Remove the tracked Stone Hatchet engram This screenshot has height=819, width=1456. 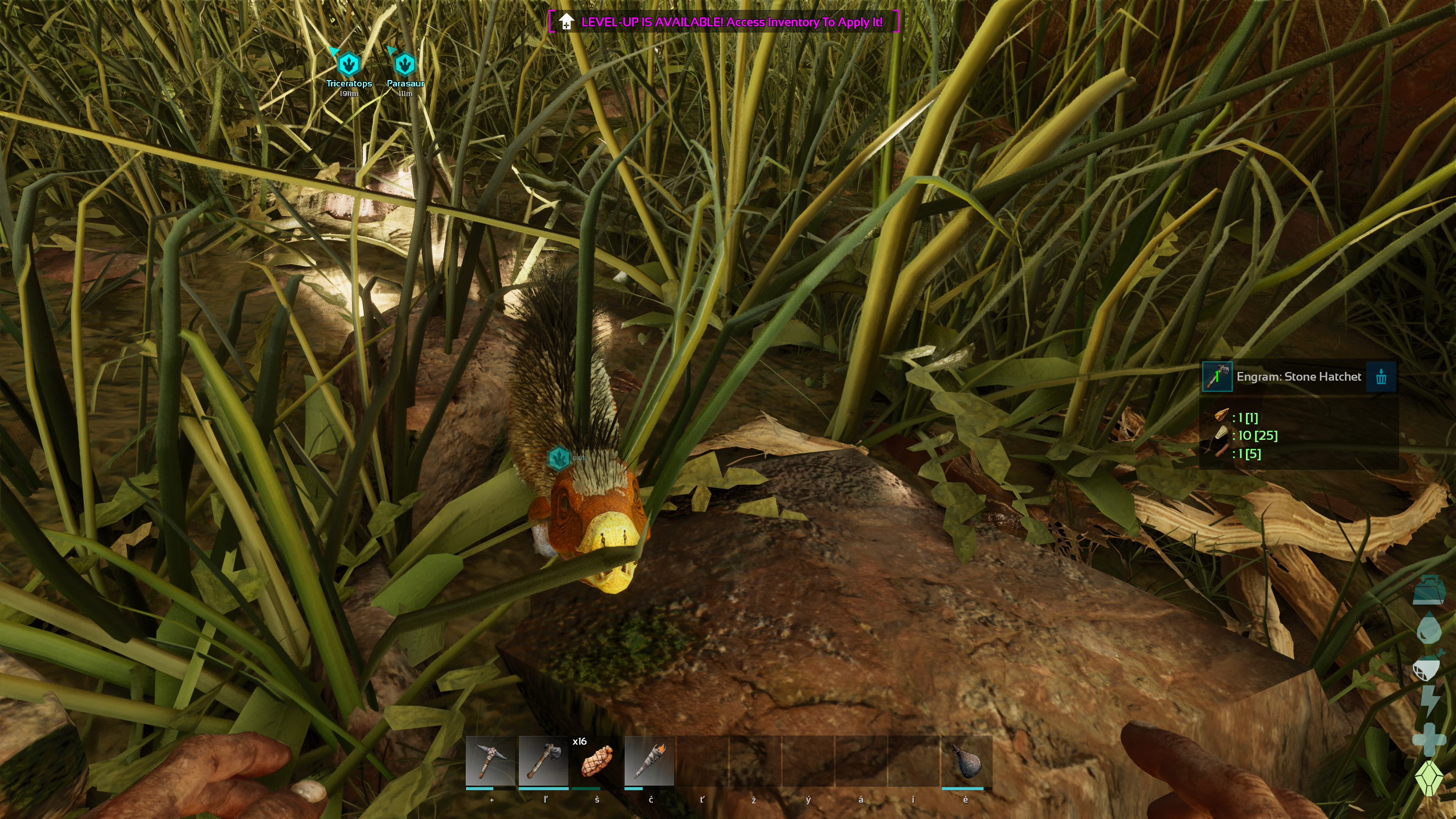click(1381, 377)
